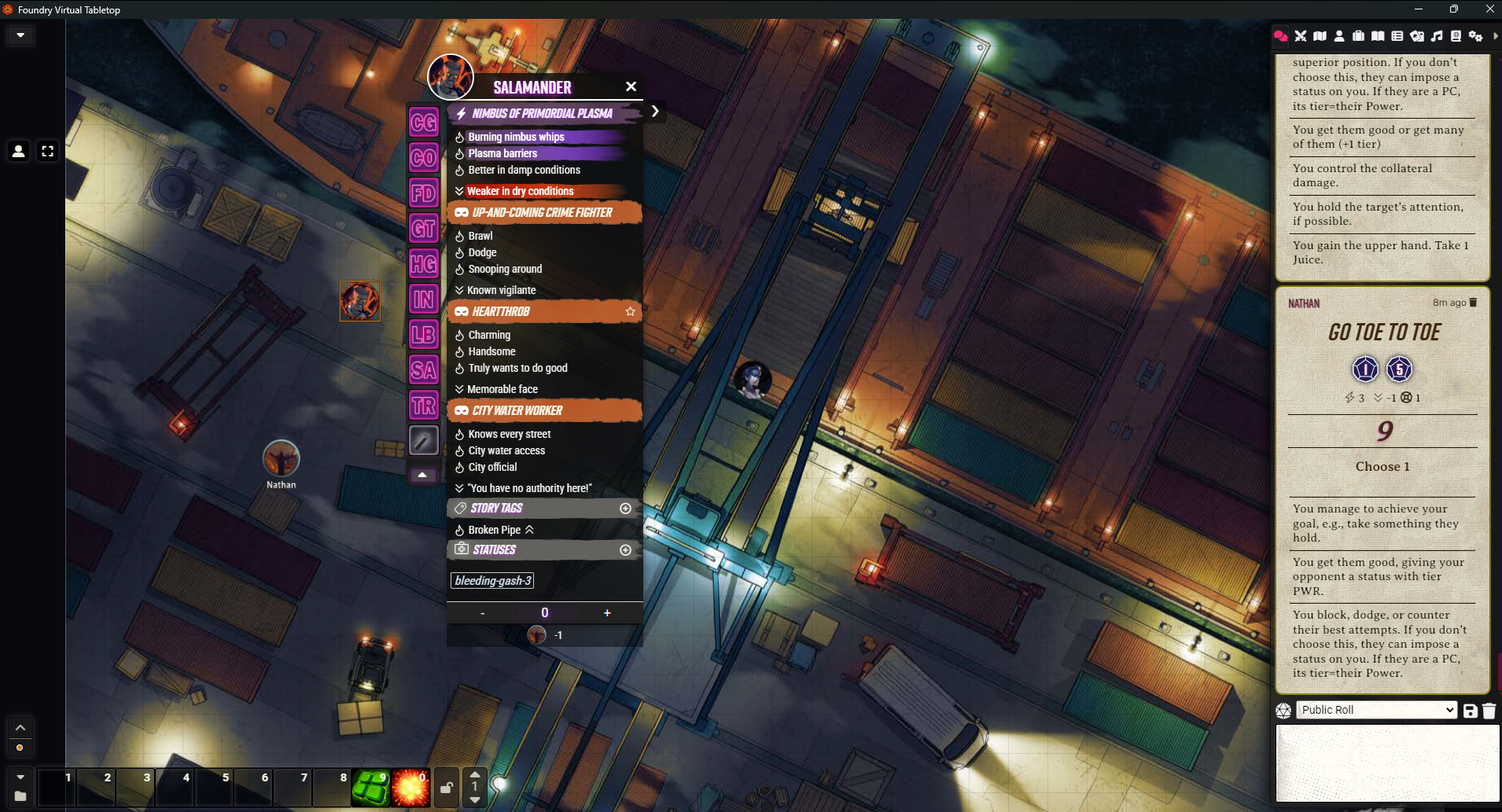
Task: Close the Salamander character sheet
Action: coord(631,86)
